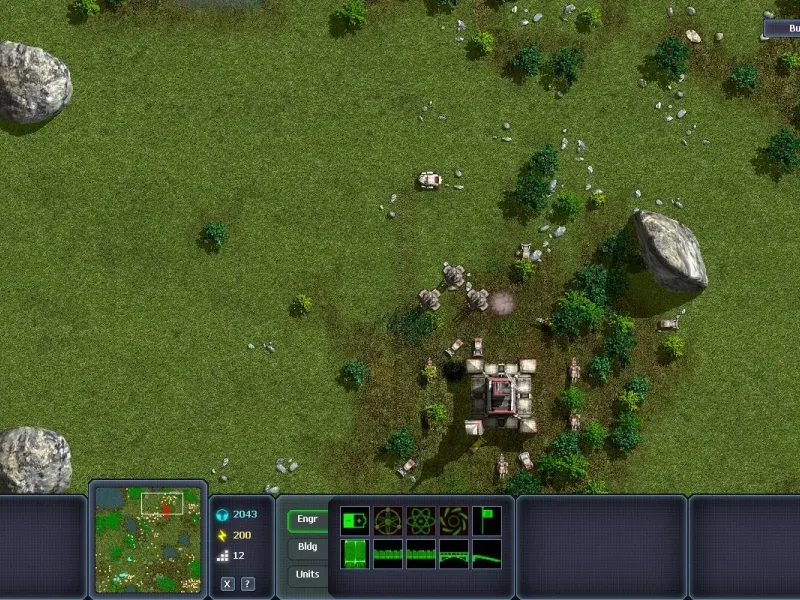The width and height of the screenshot is (800, 600).
Task: Click the small X button
Action: click(x=228, y=584)
